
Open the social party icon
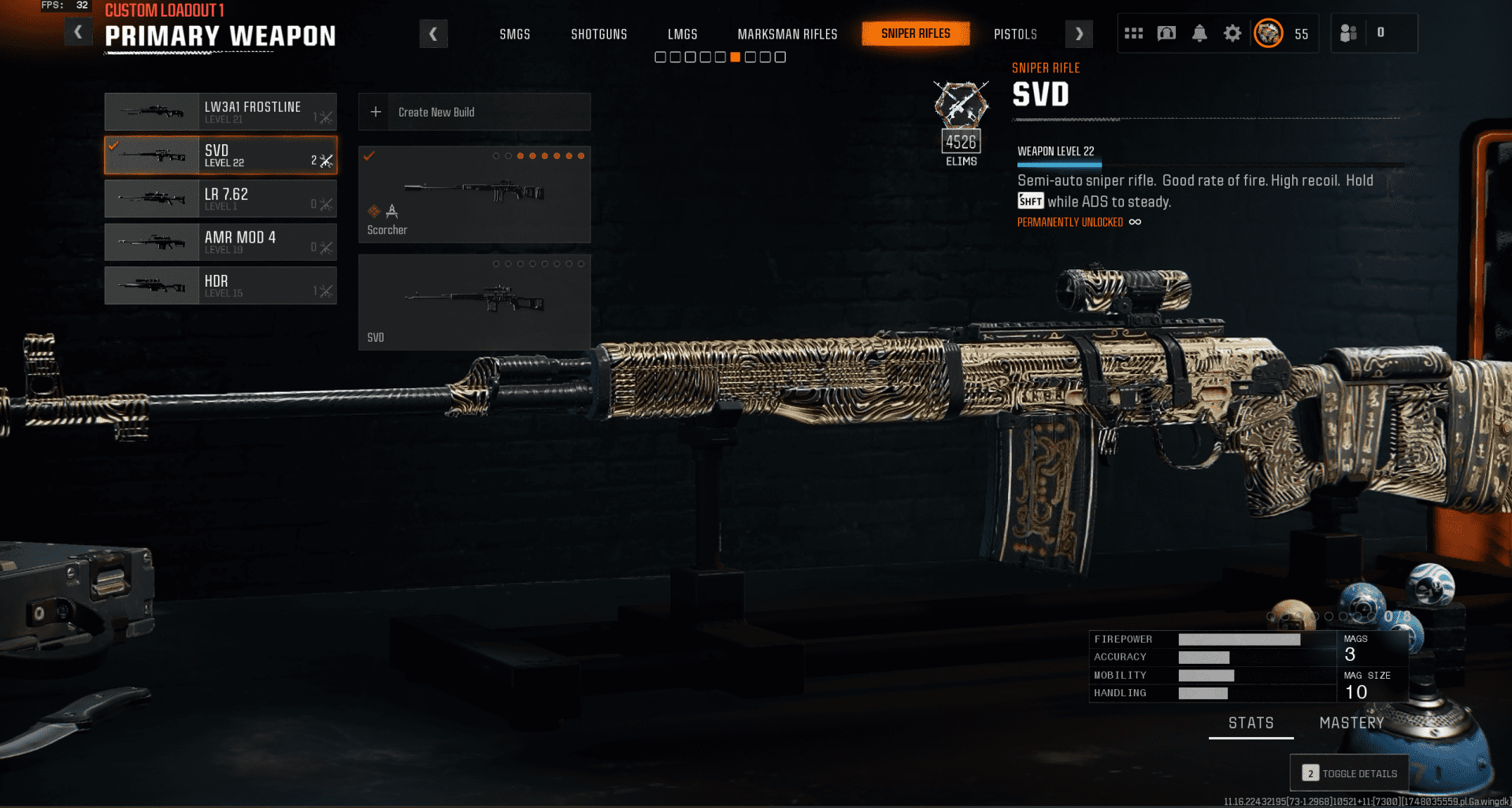tap(1348, 33)
